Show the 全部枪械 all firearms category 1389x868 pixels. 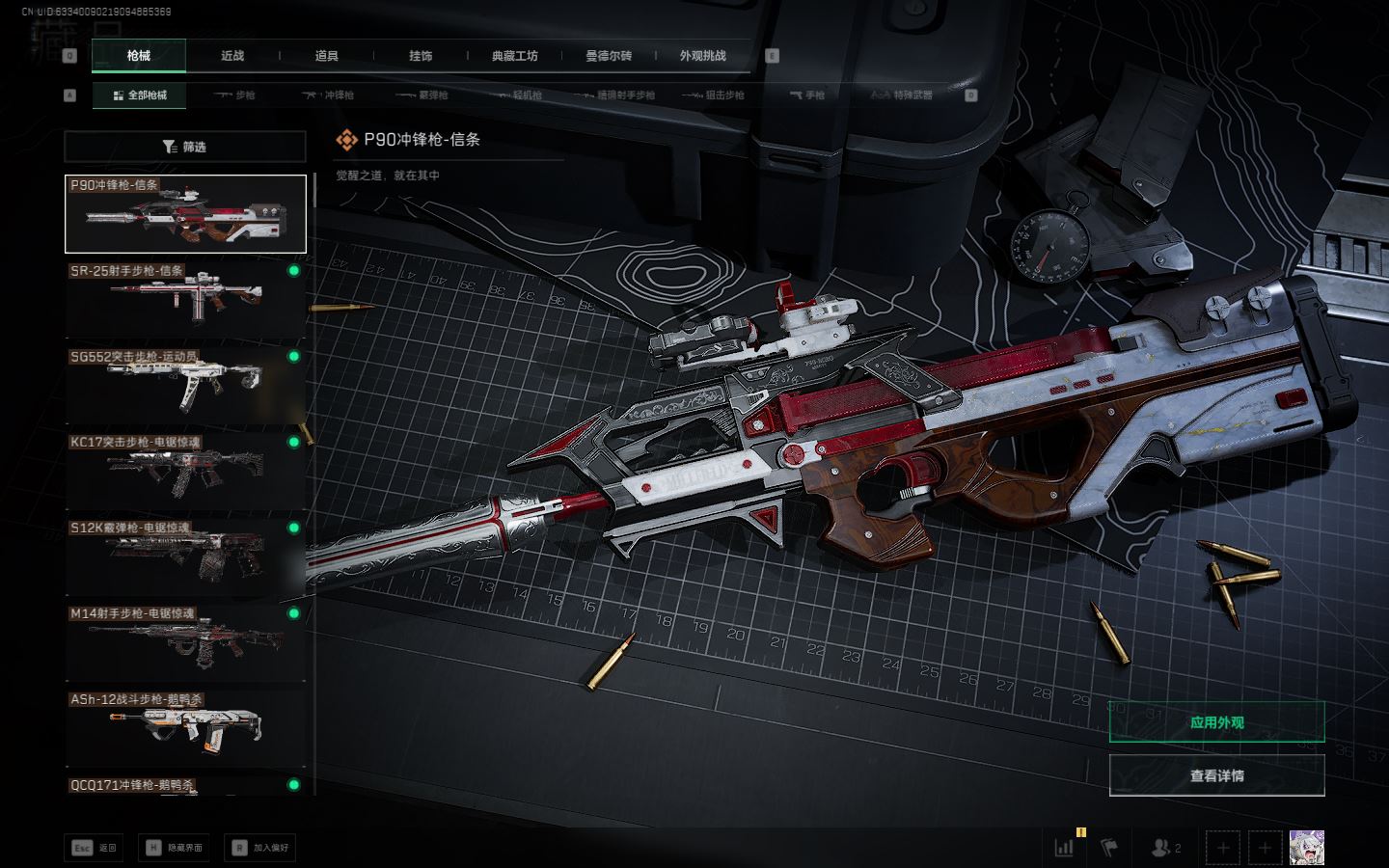coord(140,95)
